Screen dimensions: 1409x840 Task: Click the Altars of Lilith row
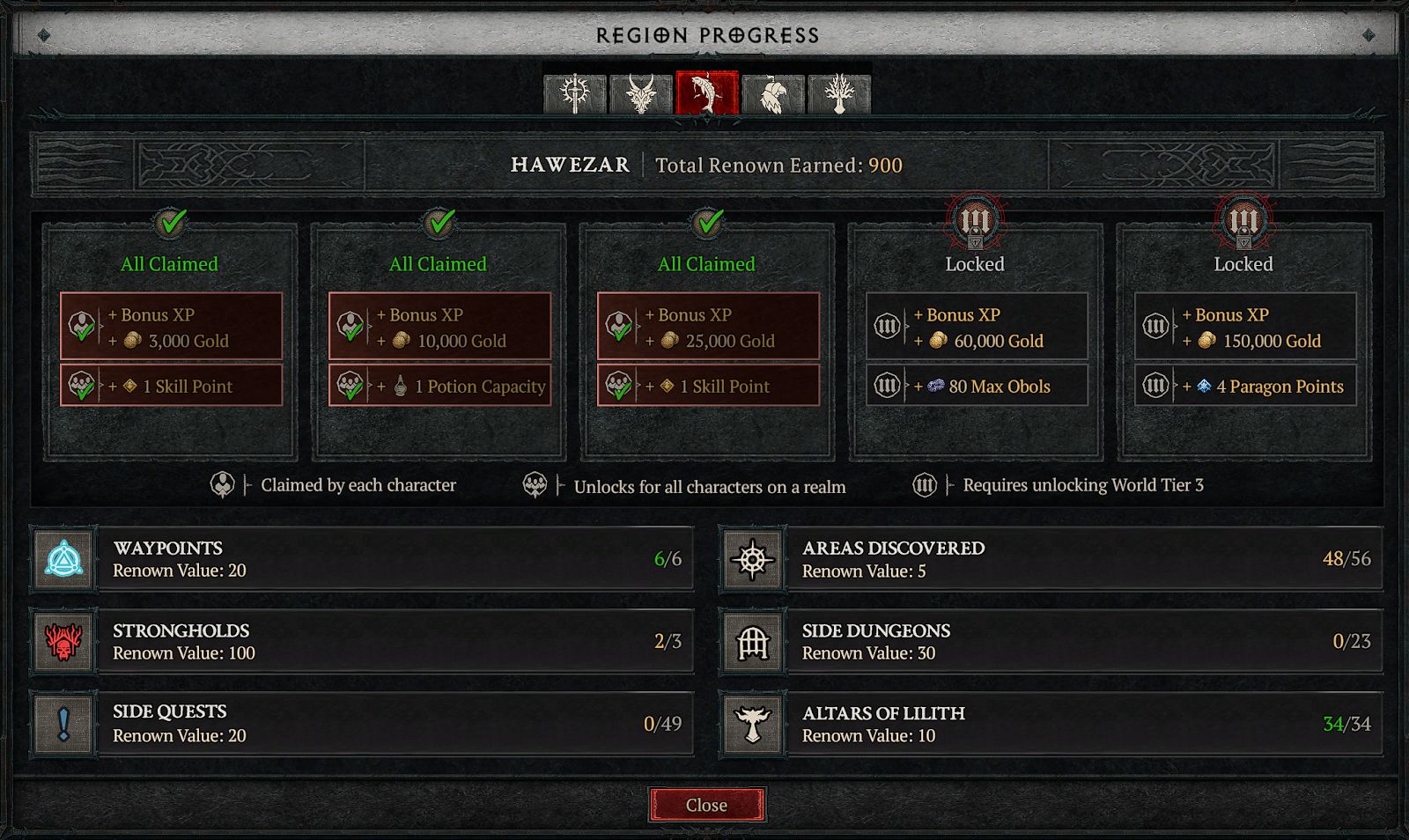point(1051,724)
